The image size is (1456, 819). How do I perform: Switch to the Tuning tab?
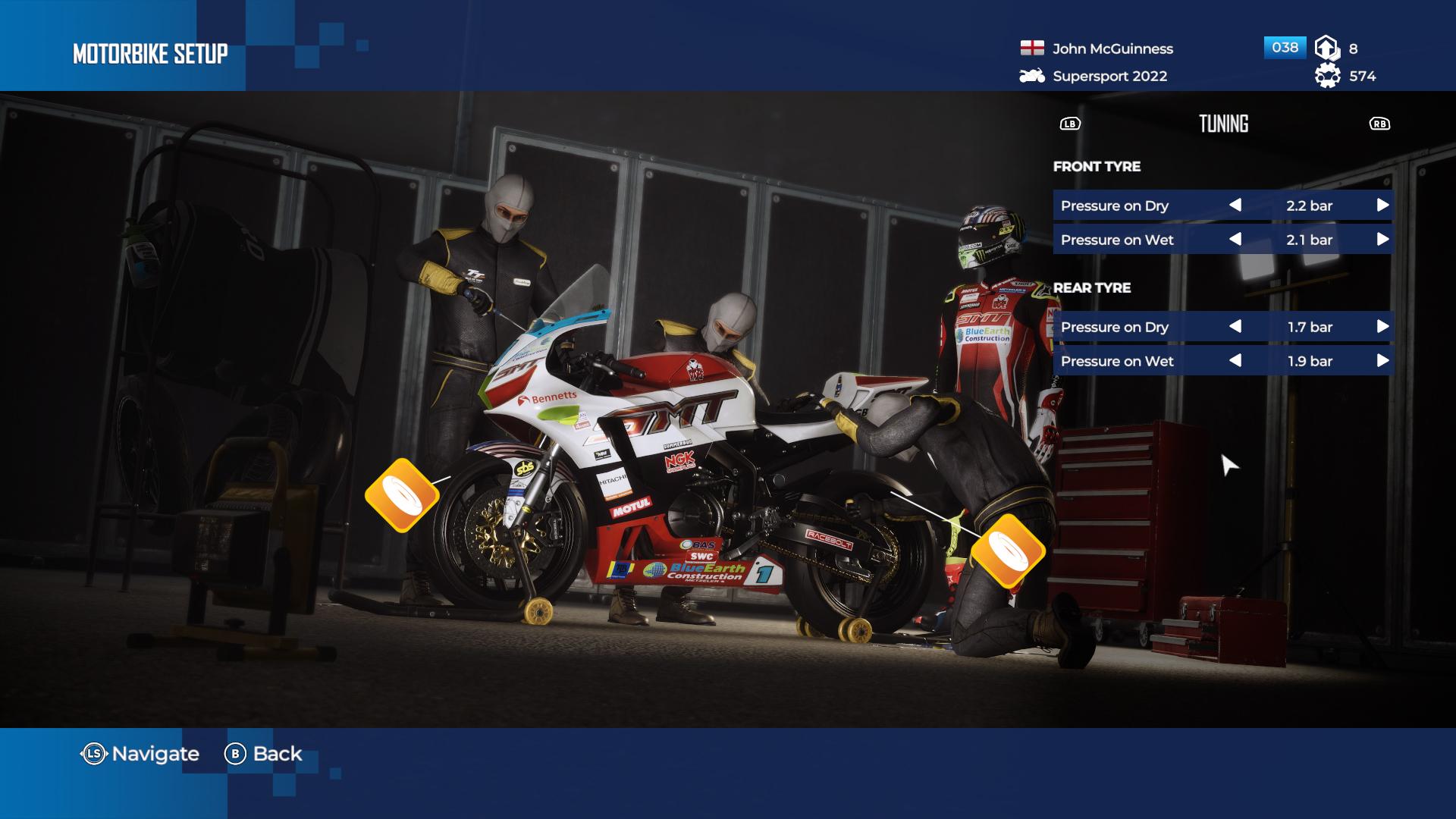click(1223, 123)
